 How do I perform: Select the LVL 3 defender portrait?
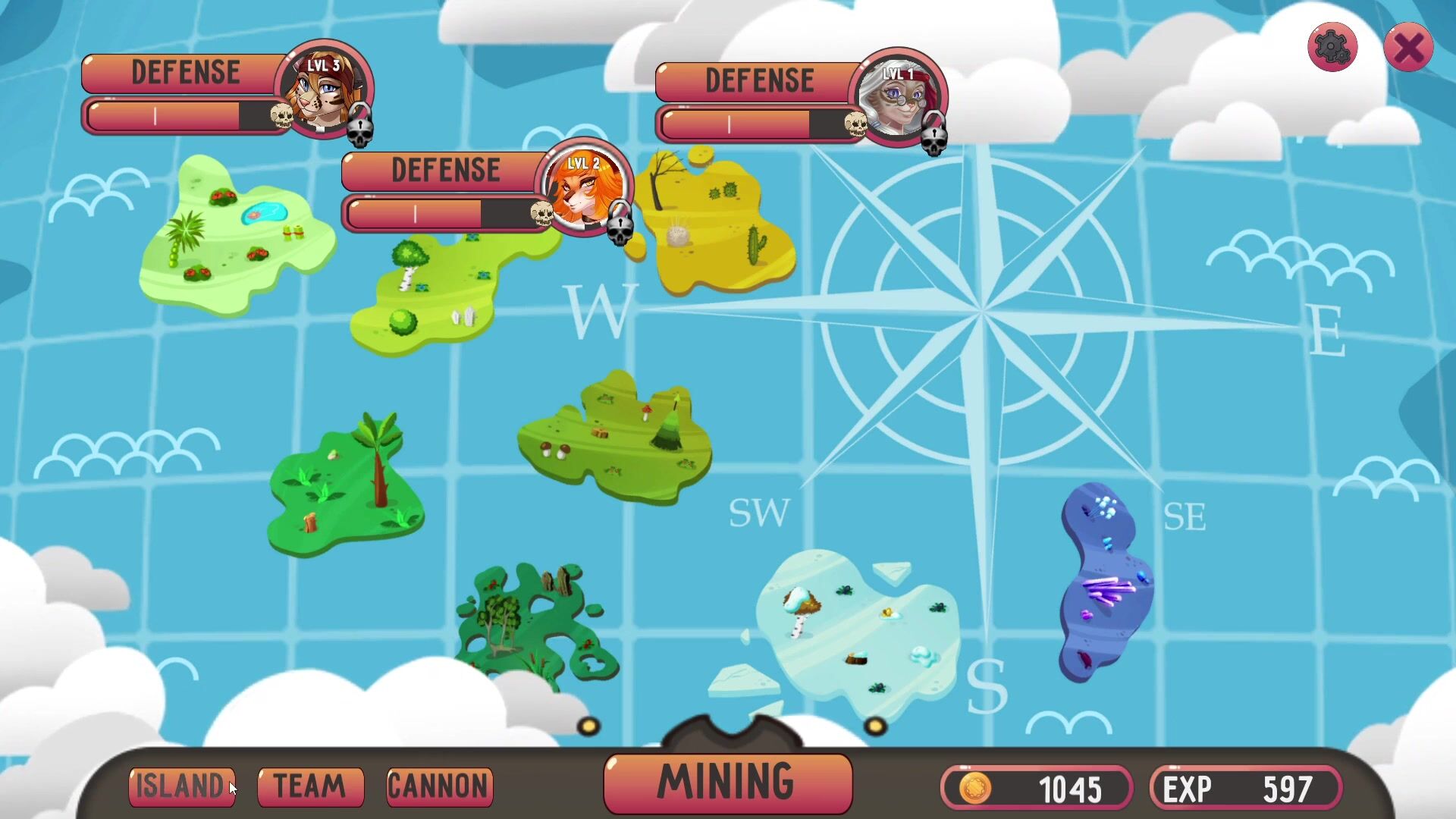[x=323, y=91]
